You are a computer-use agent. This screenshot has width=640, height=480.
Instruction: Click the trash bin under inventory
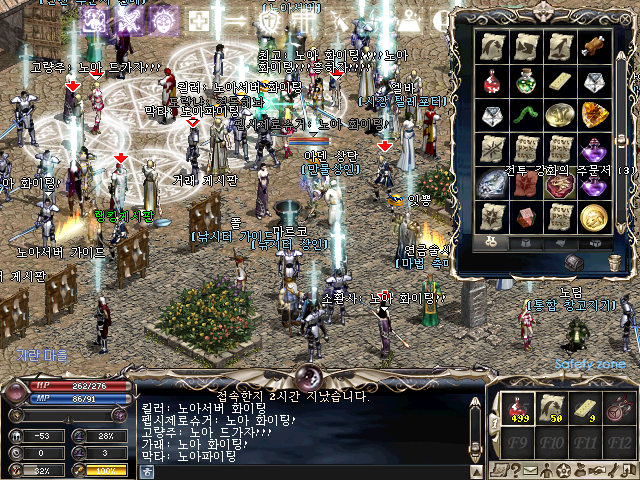click(x=614, y=262)
